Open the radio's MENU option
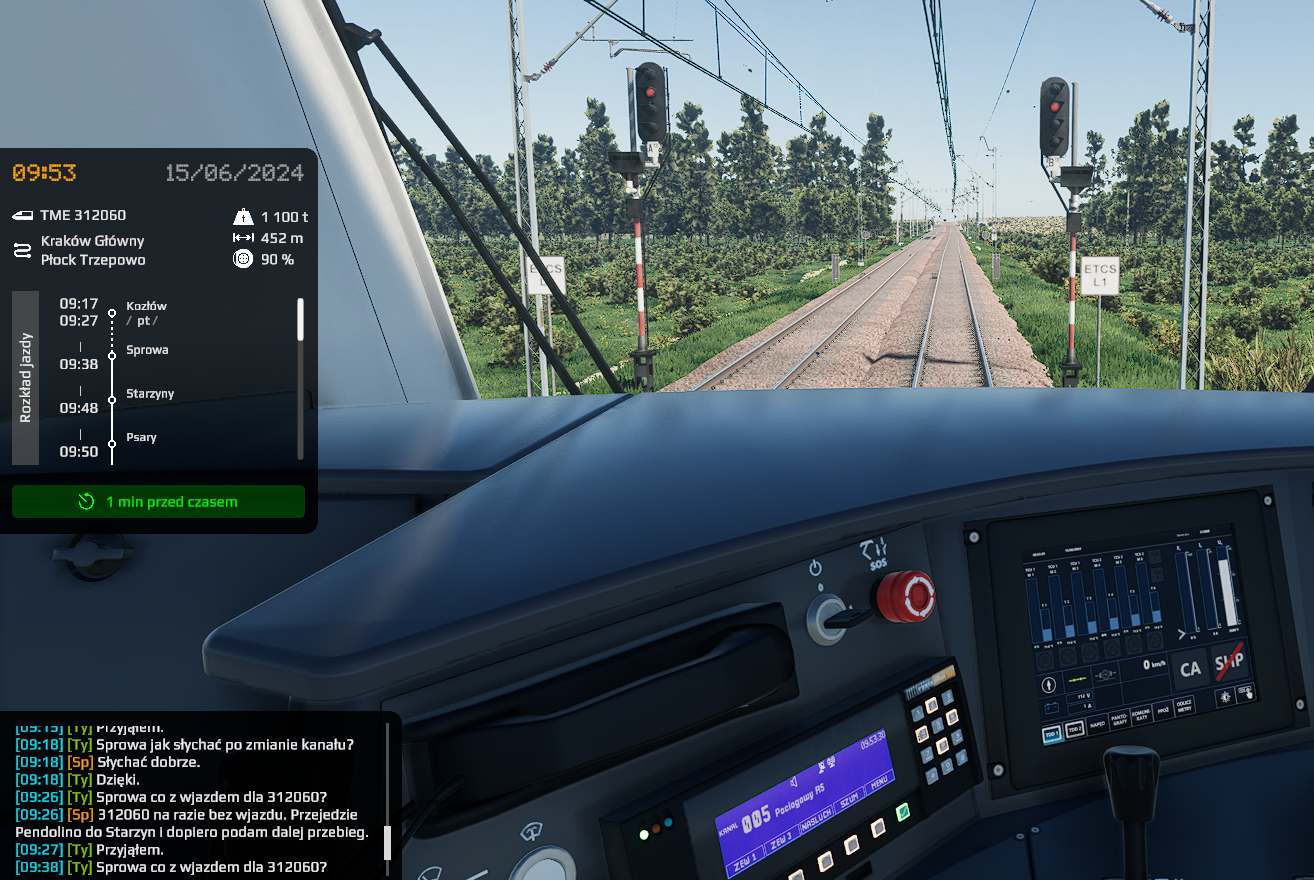 coord(879,783)
